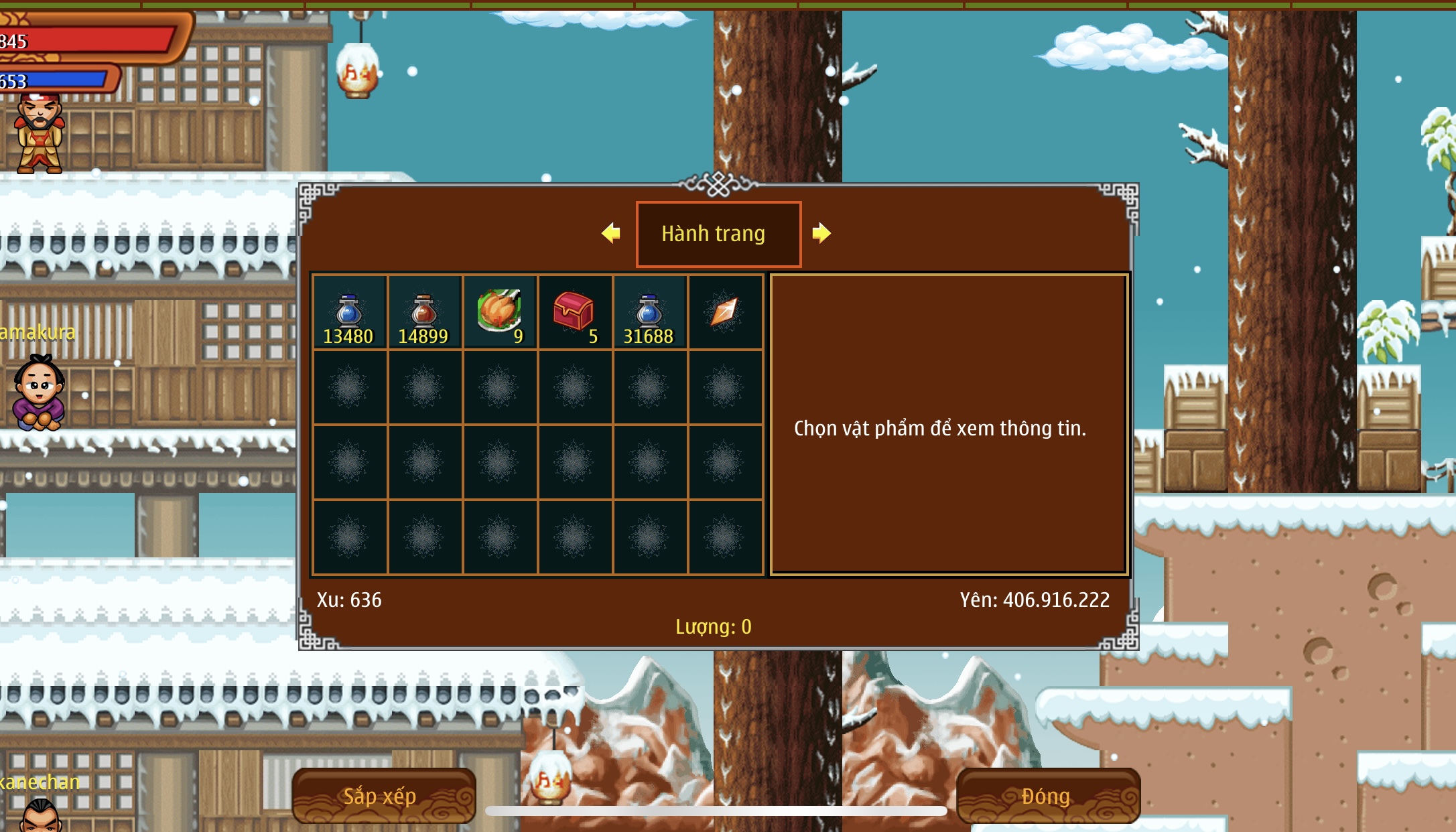Viewport: 1456px width, 832px height.
Task: Pick the roast chicken food item
Action: tap(499, 311)
